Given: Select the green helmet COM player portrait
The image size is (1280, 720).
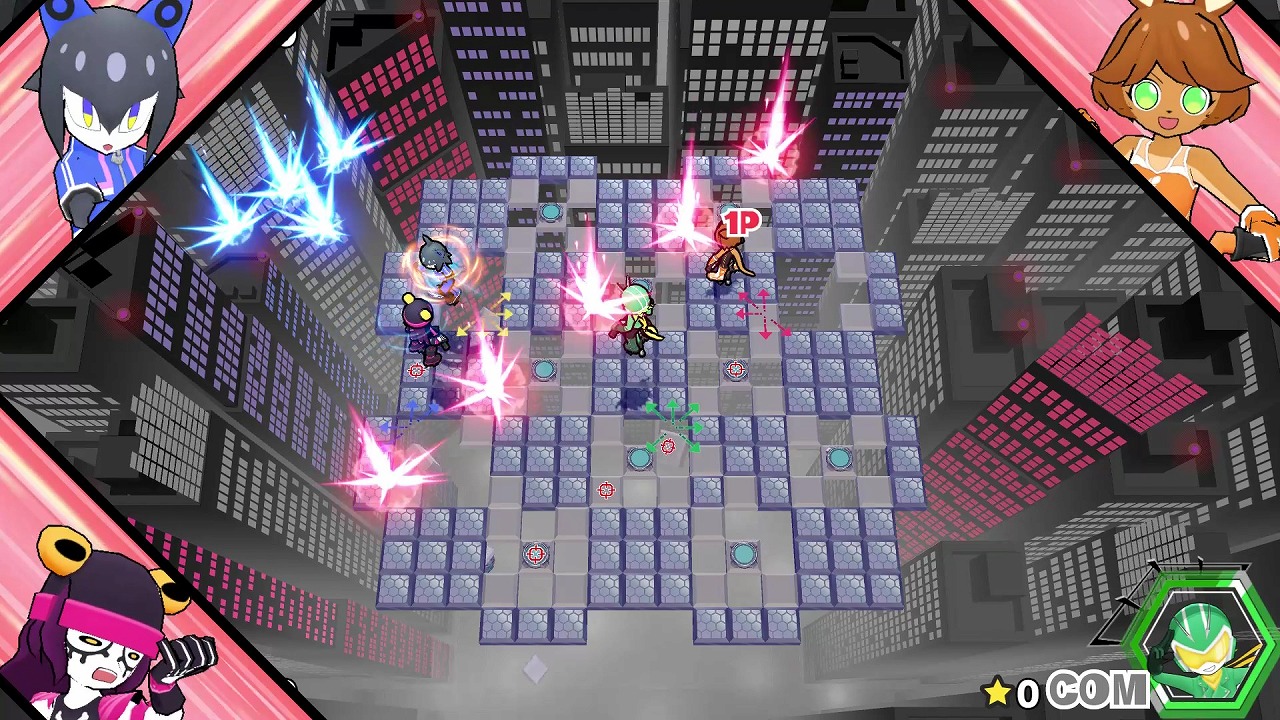Looking at the screenshot, I should pyautogui.click(x=1198, y=638).
